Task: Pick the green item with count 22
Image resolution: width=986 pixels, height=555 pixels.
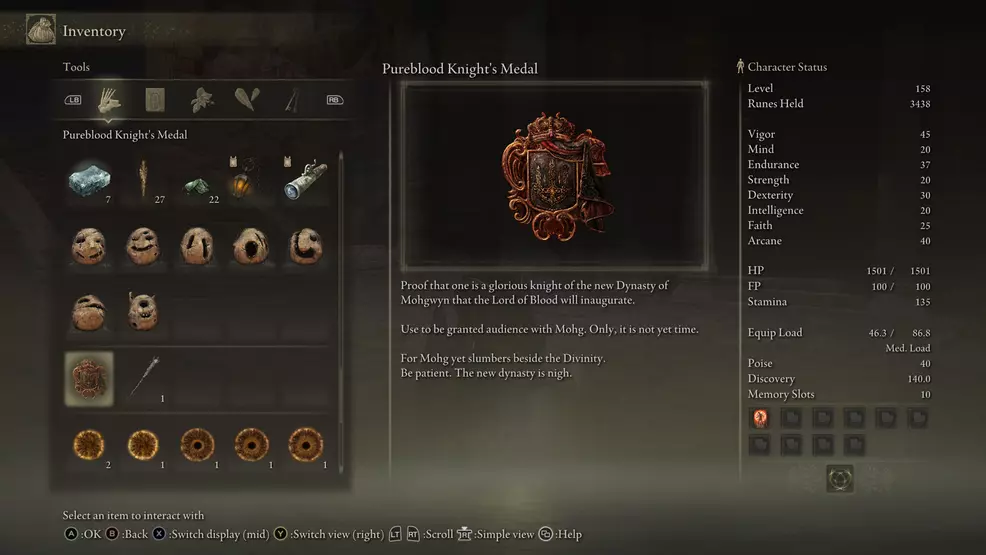Action: 198,184
